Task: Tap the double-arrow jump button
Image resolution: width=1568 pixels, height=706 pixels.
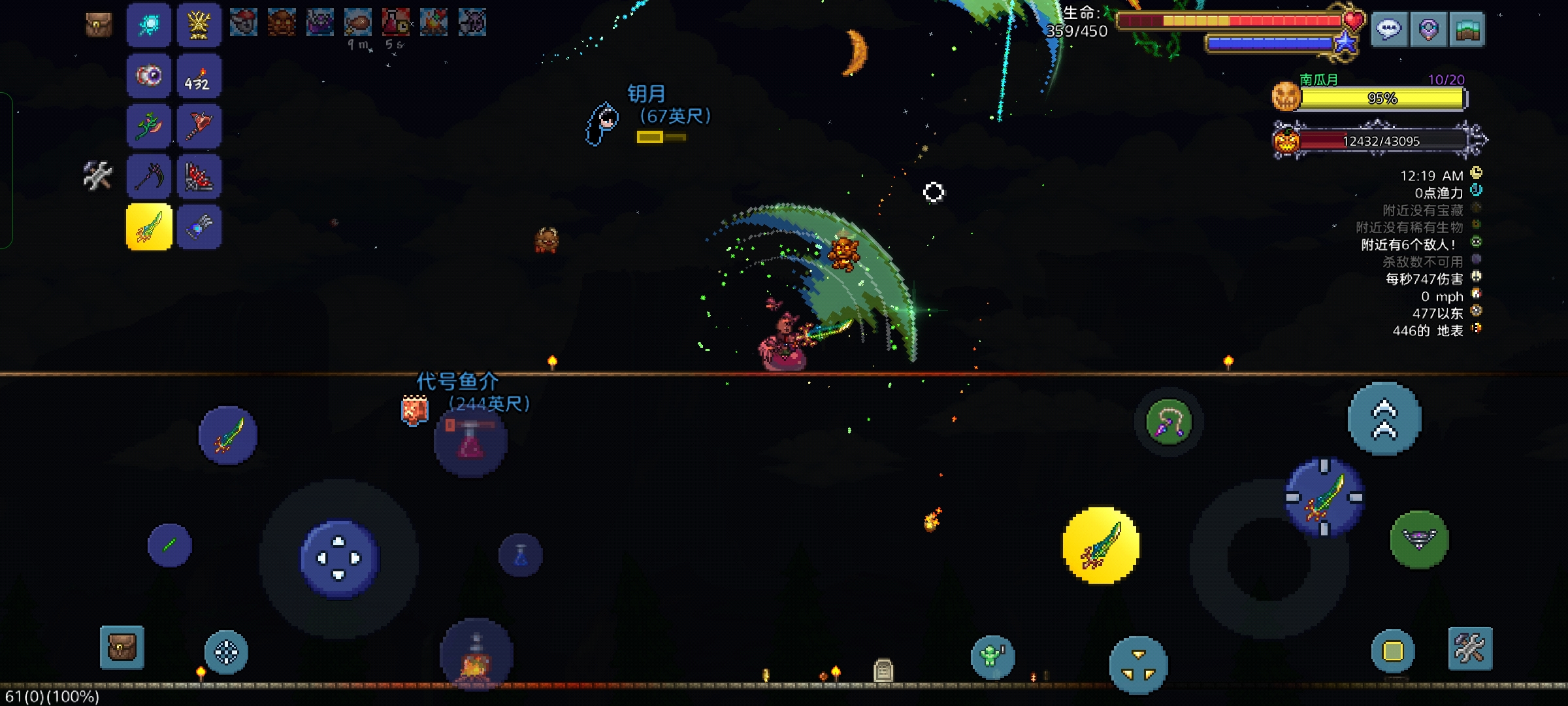Action: [x=1384, y=419]
